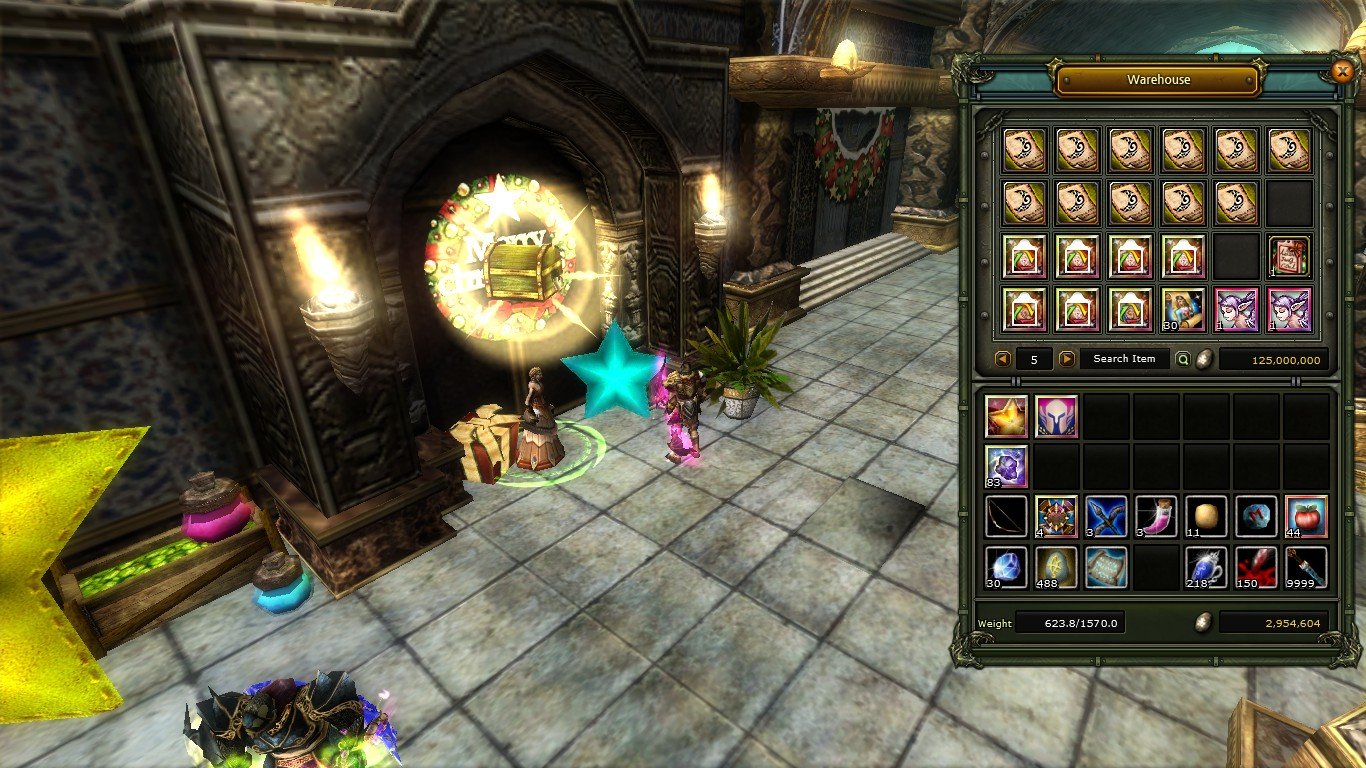Select the blue gem stack of 30
Image resolution: width=1366 pixels, height=768 pixels.
click(1005, 567)
